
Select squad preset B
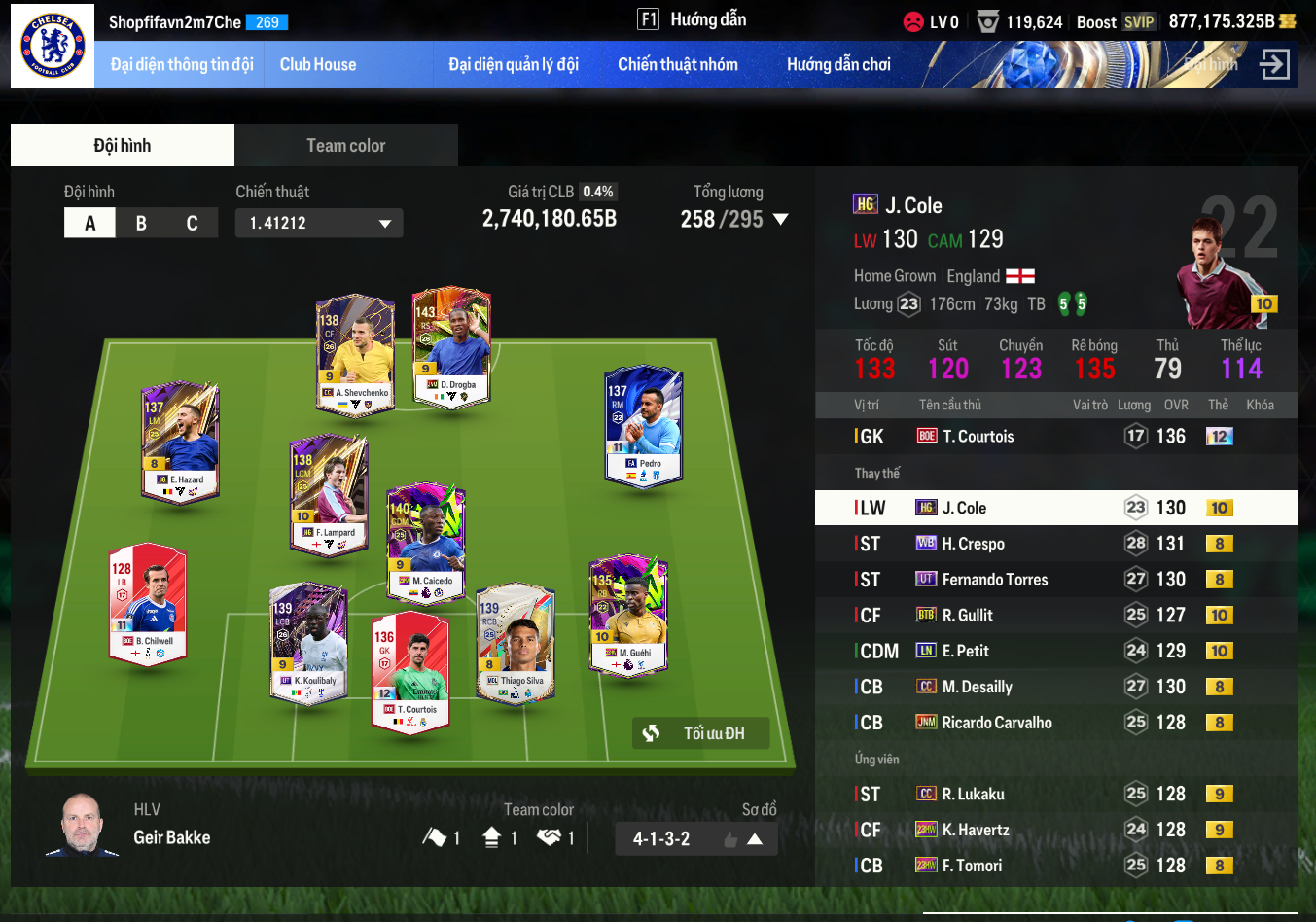[x=141, y=223]
